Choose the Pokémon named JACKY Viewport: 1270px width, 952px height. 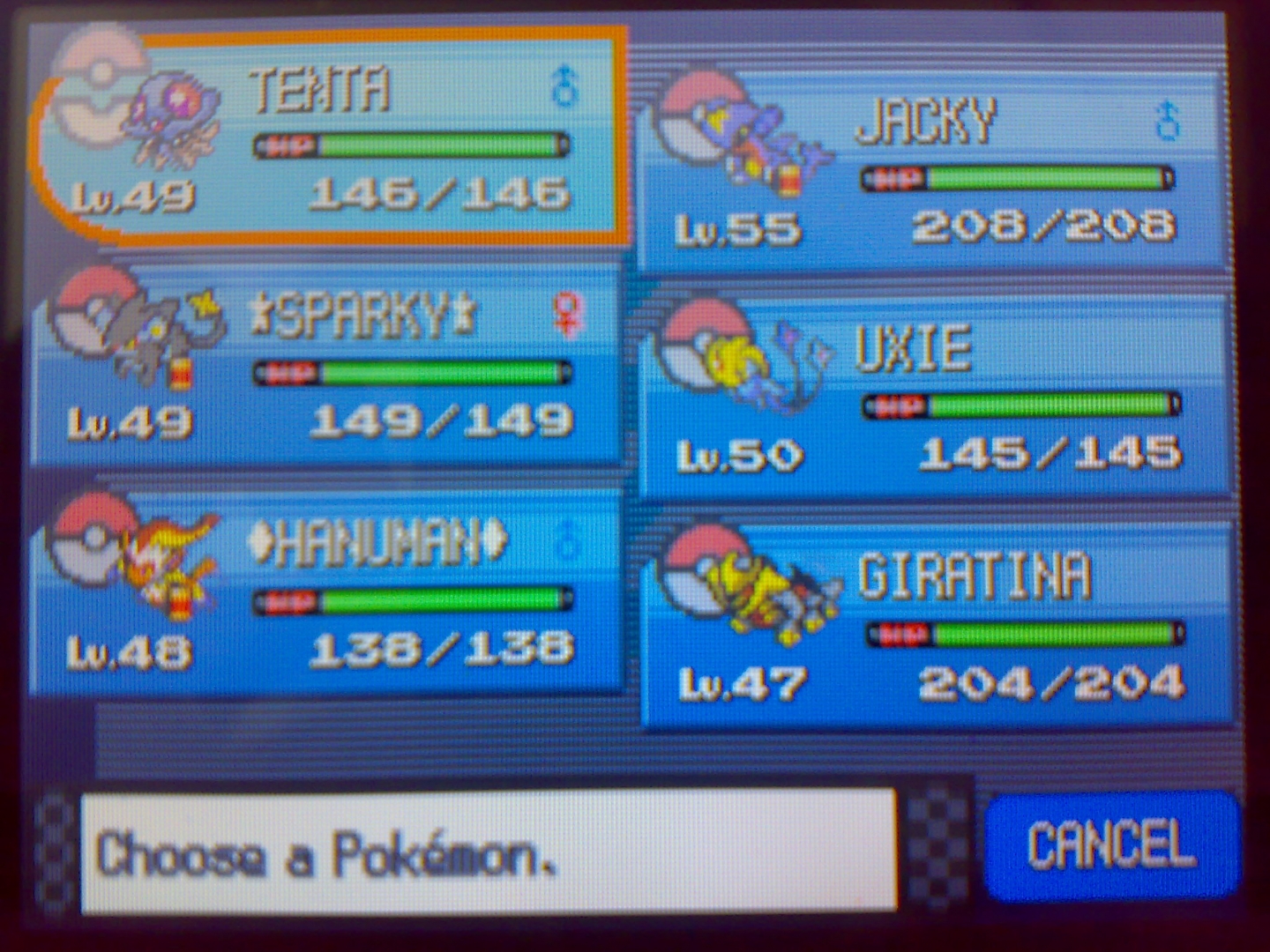[x=930, y=172]
